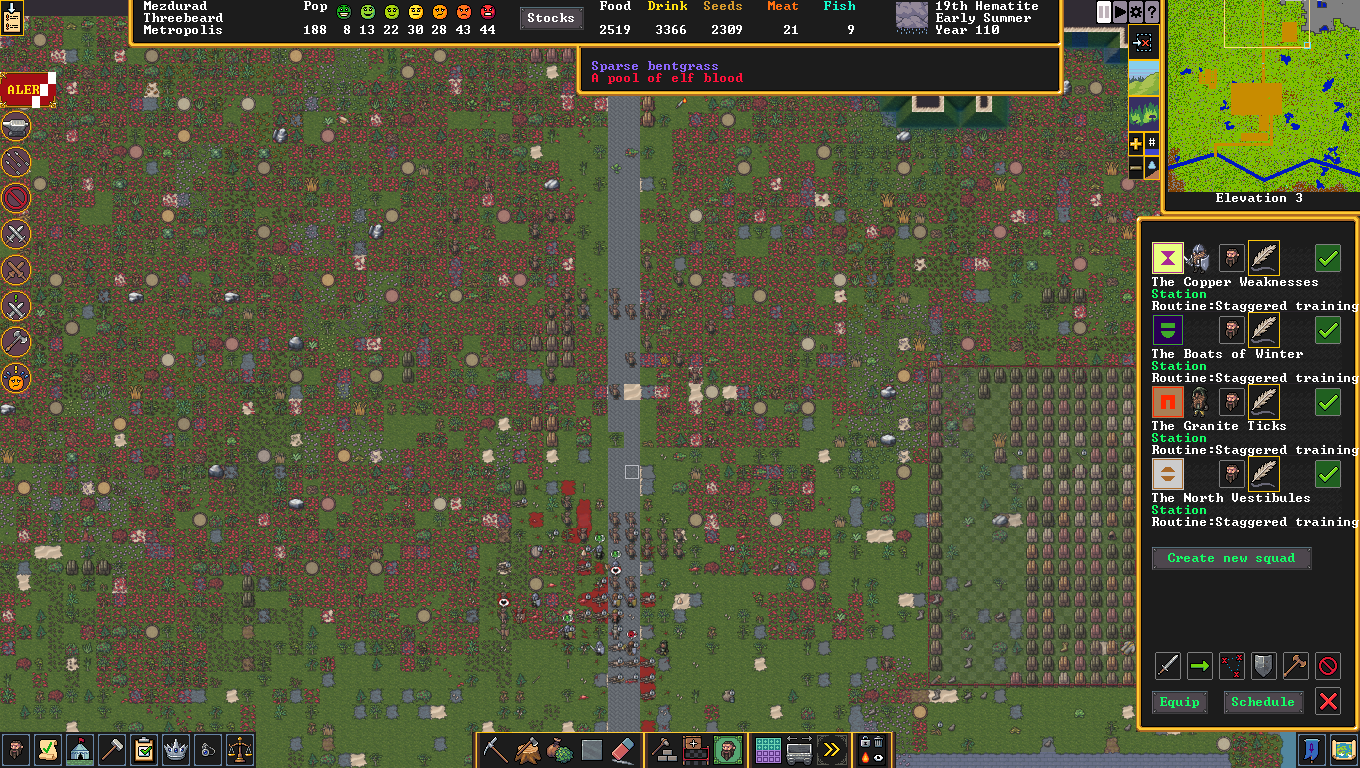Select the sword attack order icon

[x=1168, y=665]
